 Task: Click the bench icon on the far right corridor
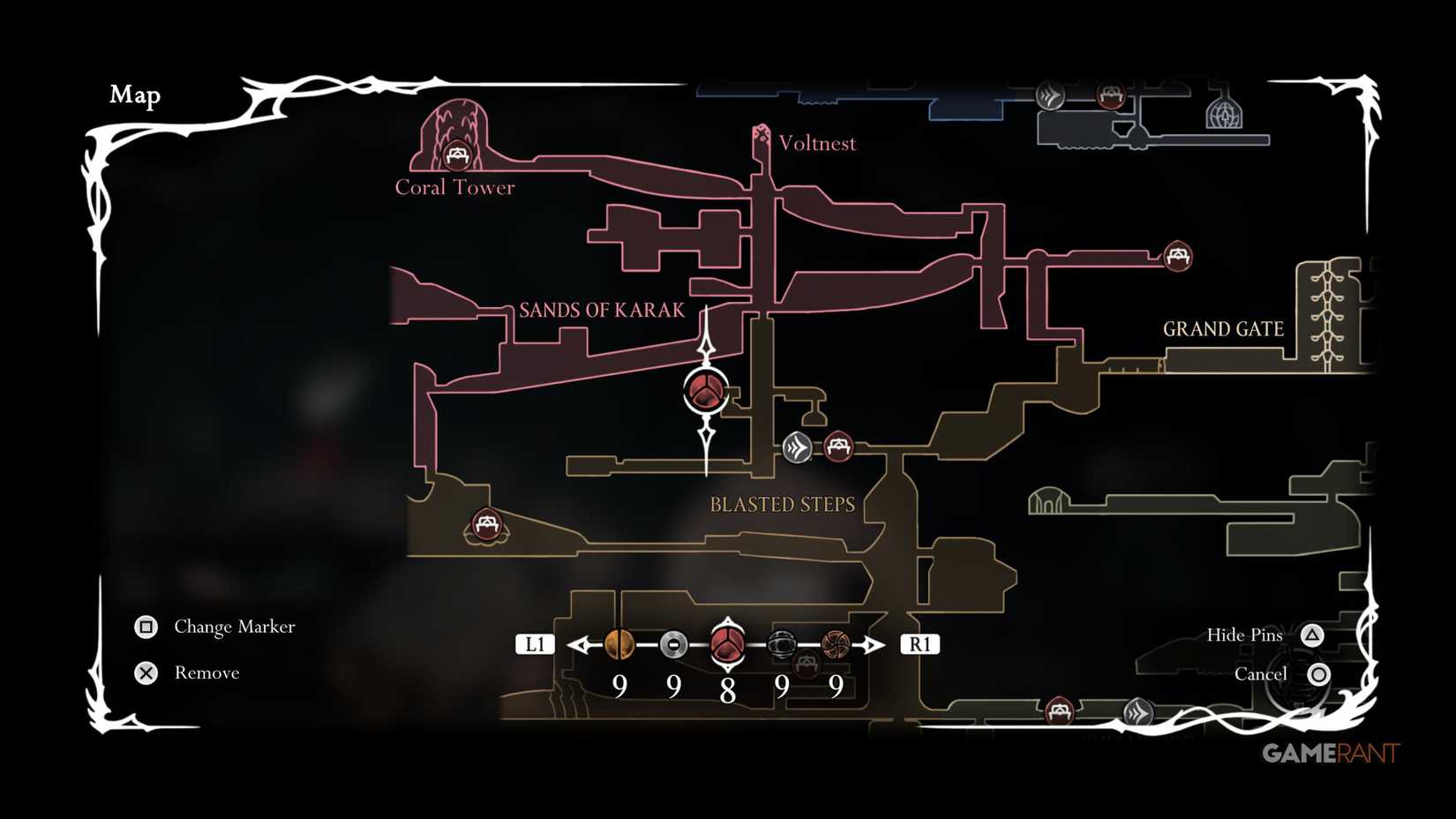(x=1177, y=257)
